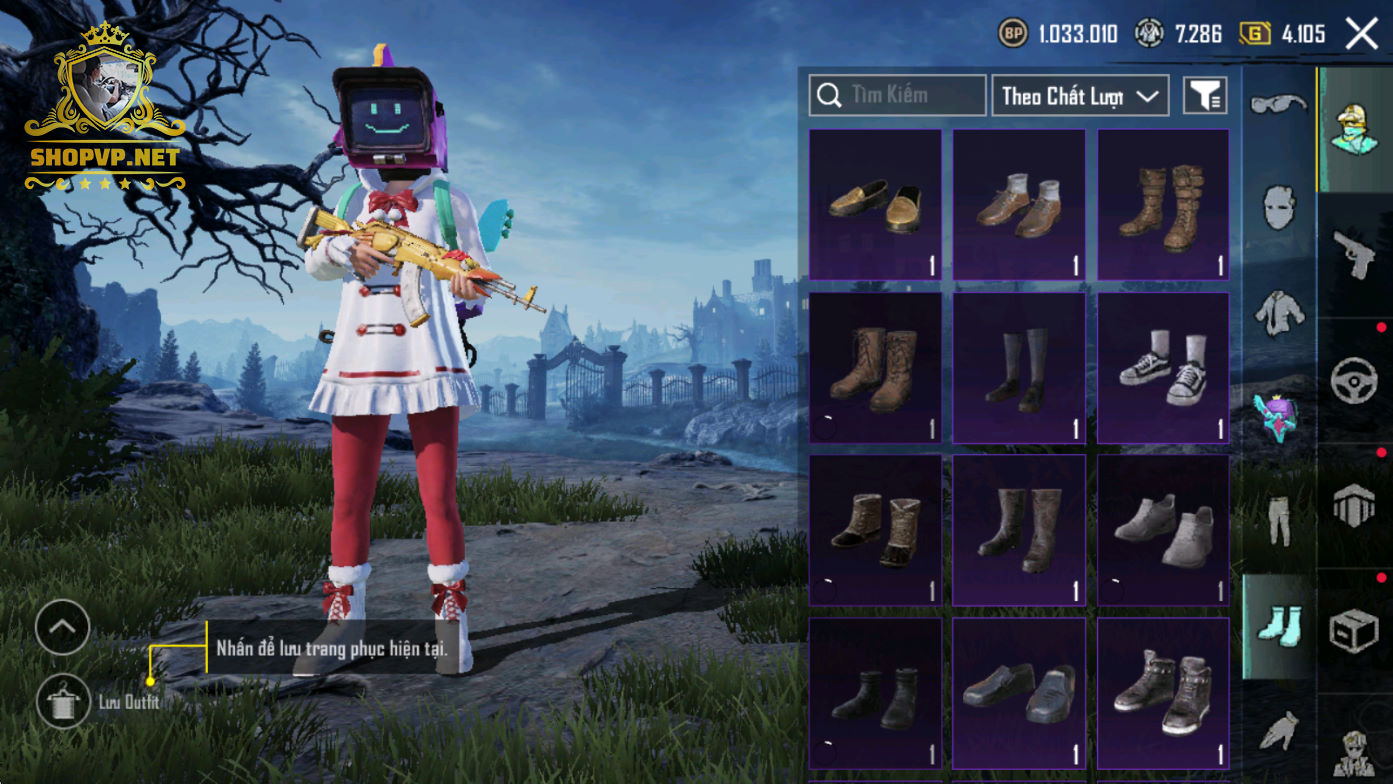Expand the up-arrow circle button
The image size is (1393, 784).
[62, 627]
